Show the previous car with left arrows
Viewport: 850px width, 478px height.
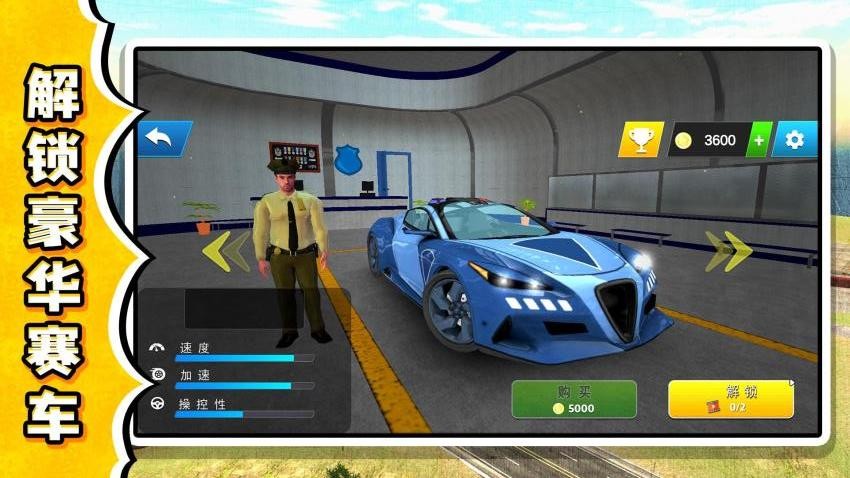226,251
